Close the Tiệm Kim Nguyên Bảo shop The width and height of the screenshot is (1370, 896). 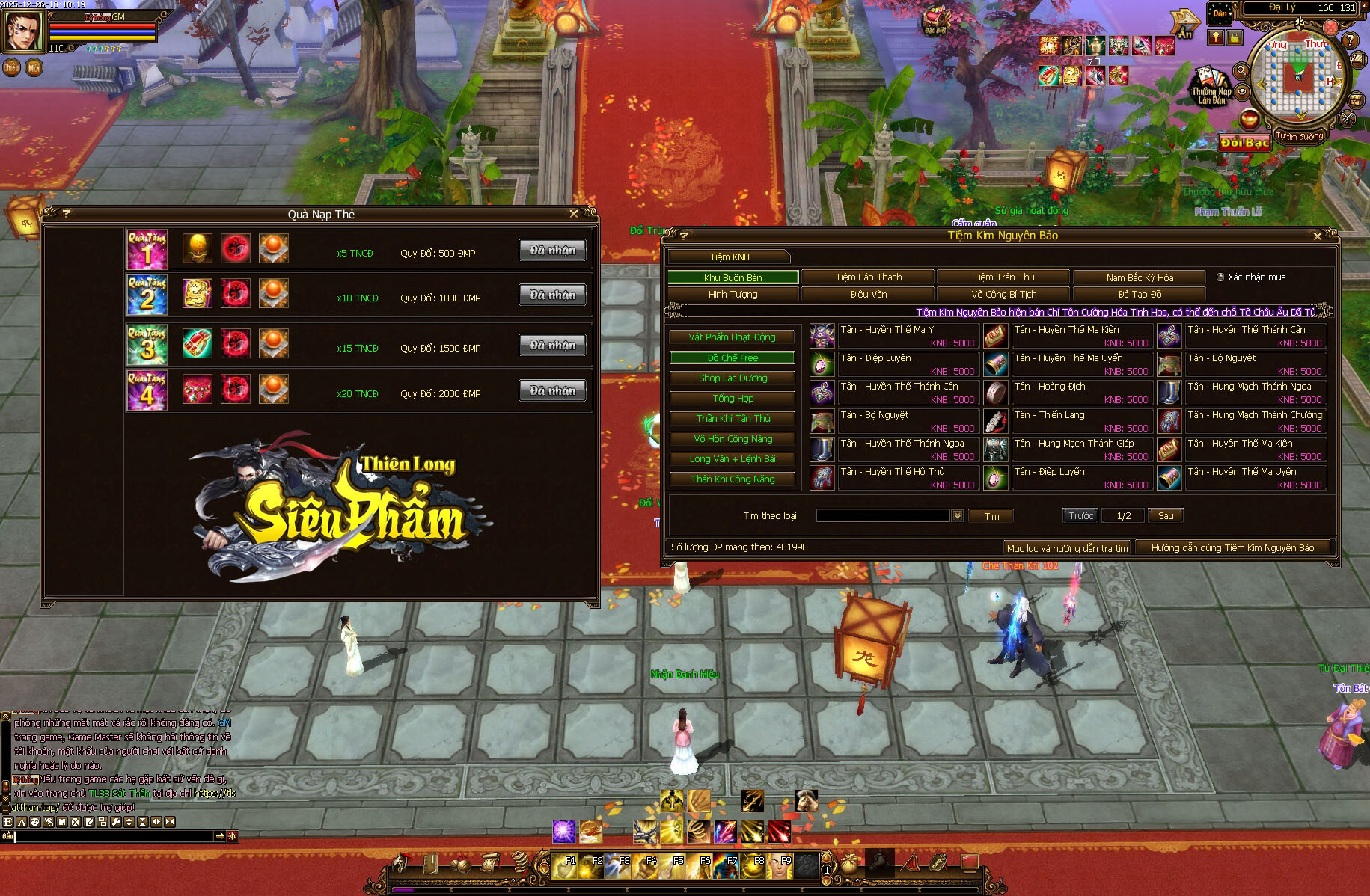tap(1318, 236)
